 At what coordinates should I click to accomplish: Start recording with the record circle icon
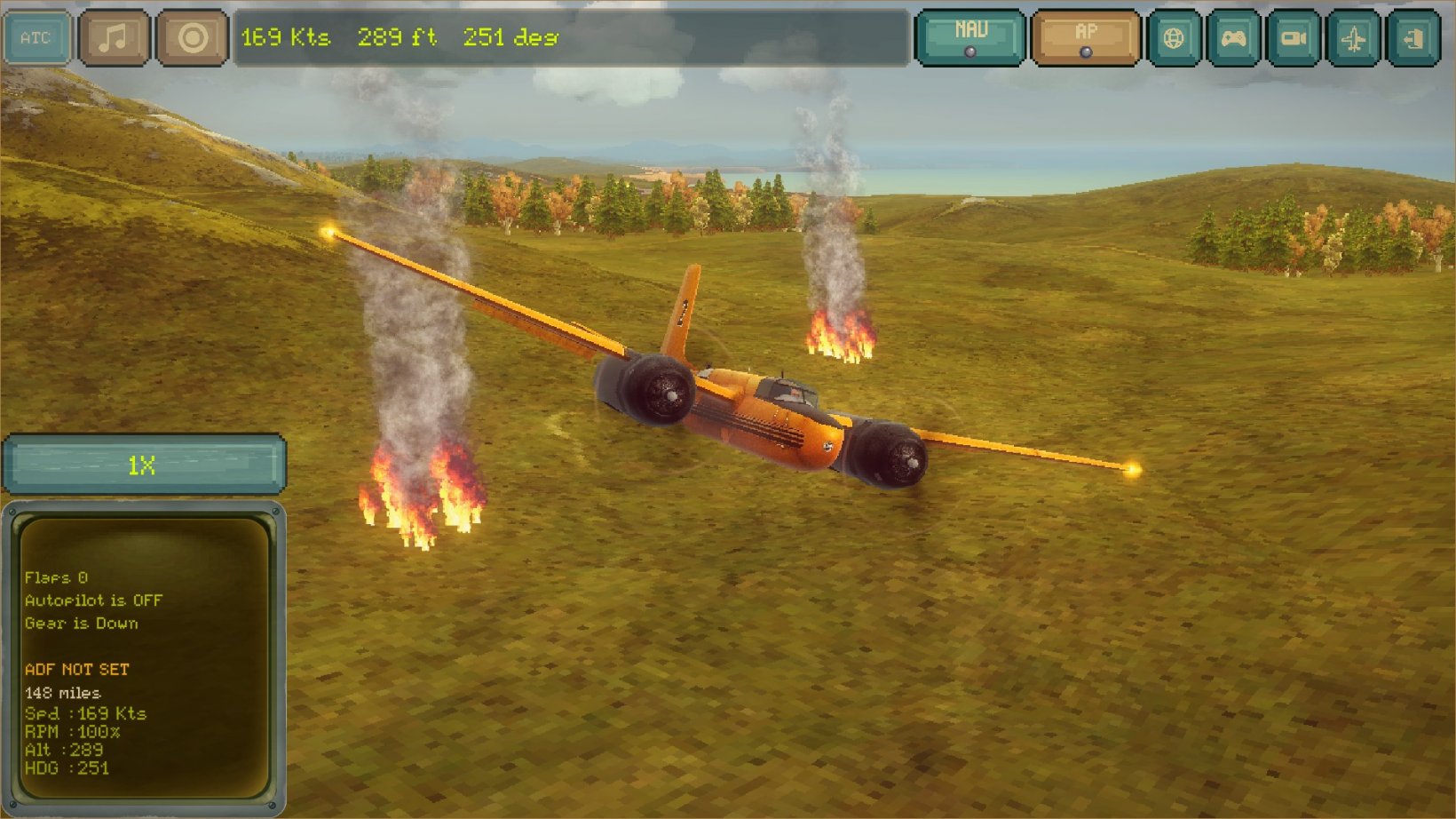point(192,37)
